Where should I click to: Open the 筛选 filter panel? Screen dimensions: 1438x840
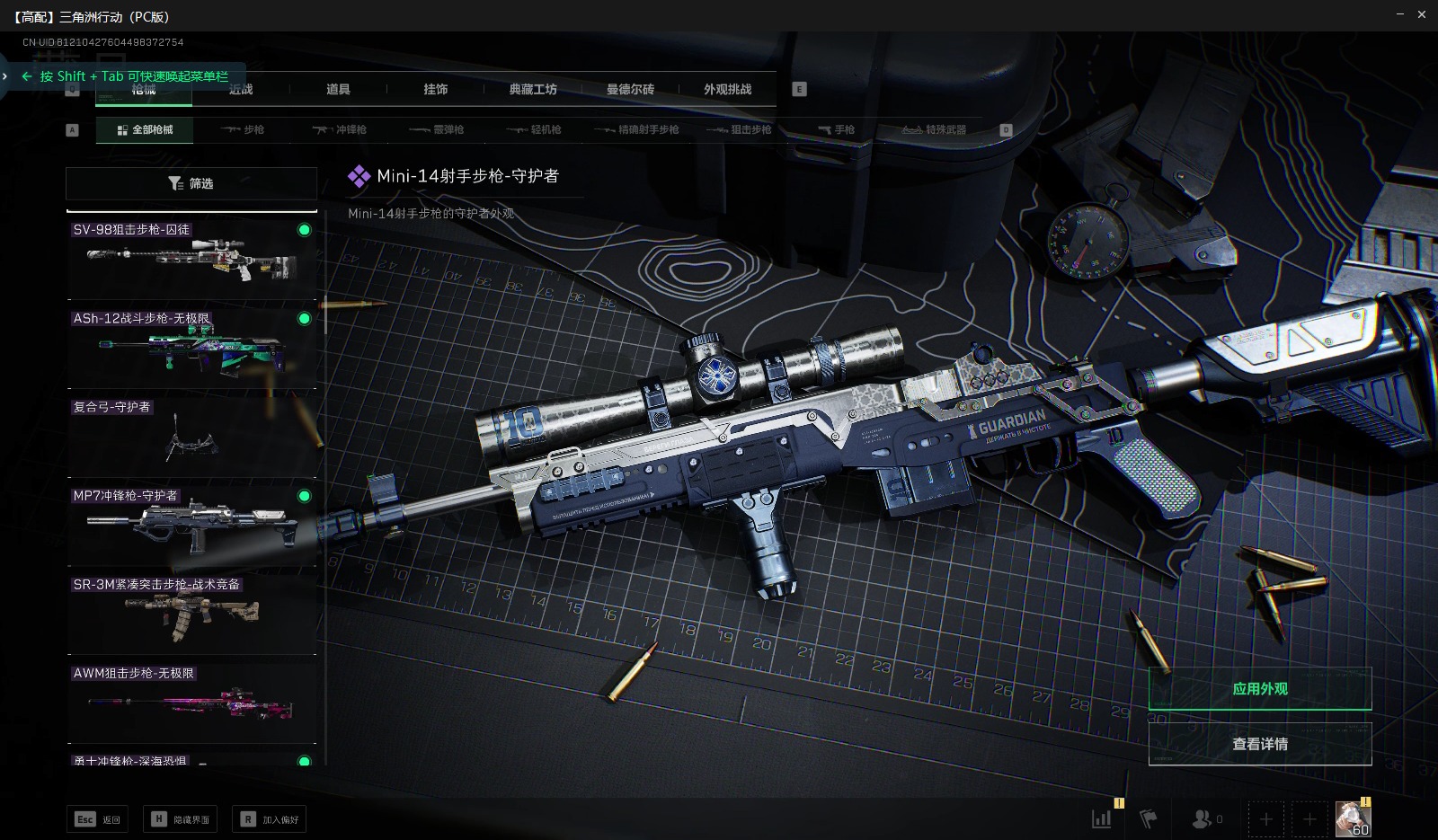[191, 183]
